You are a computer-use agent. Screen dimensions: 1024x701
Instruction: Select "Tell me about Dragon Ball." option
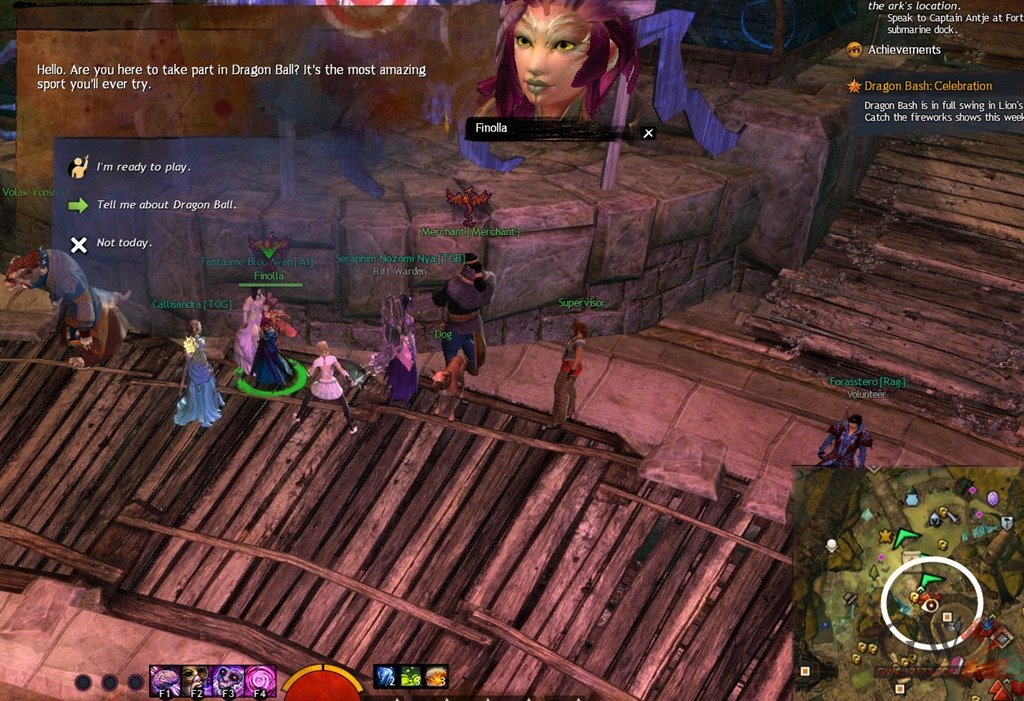click(x=166, y=205)
